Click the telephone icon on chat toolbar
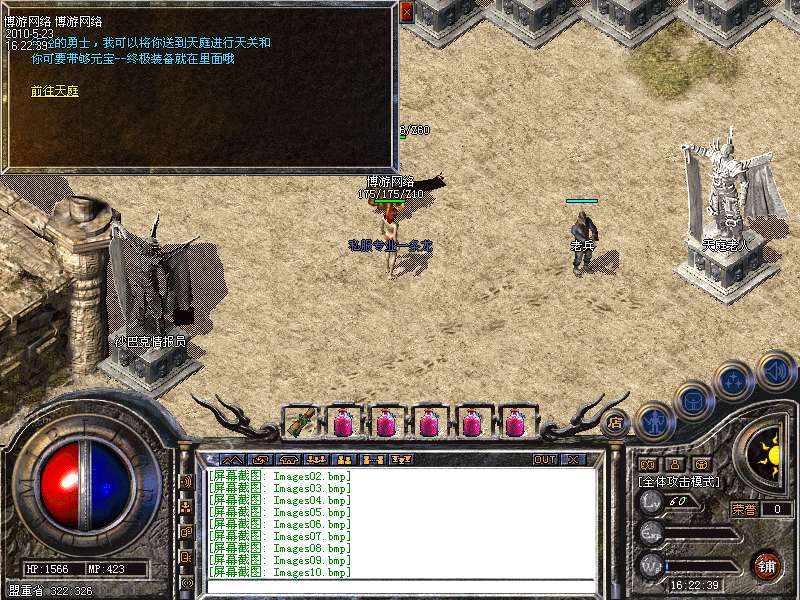800x600 pixels. pyautogui.click(x=287, y=460)
